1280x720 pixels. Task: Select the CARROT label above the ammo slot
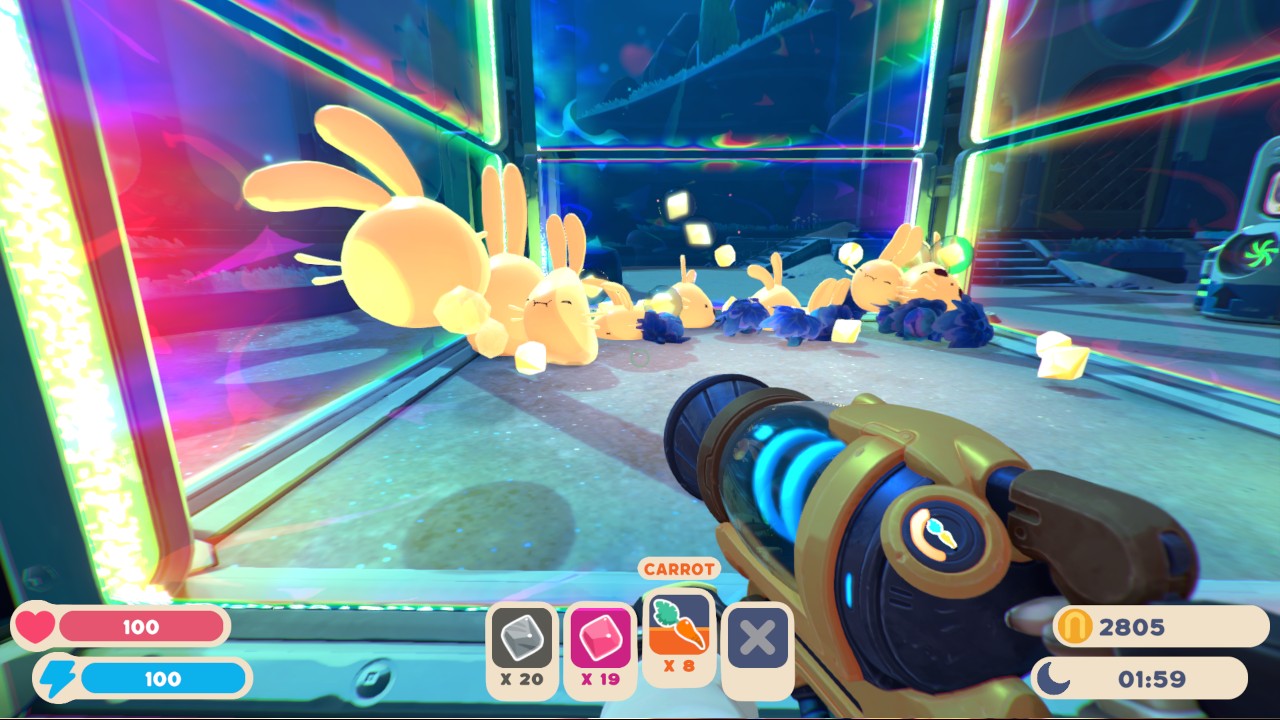click(x=679, y=567)
